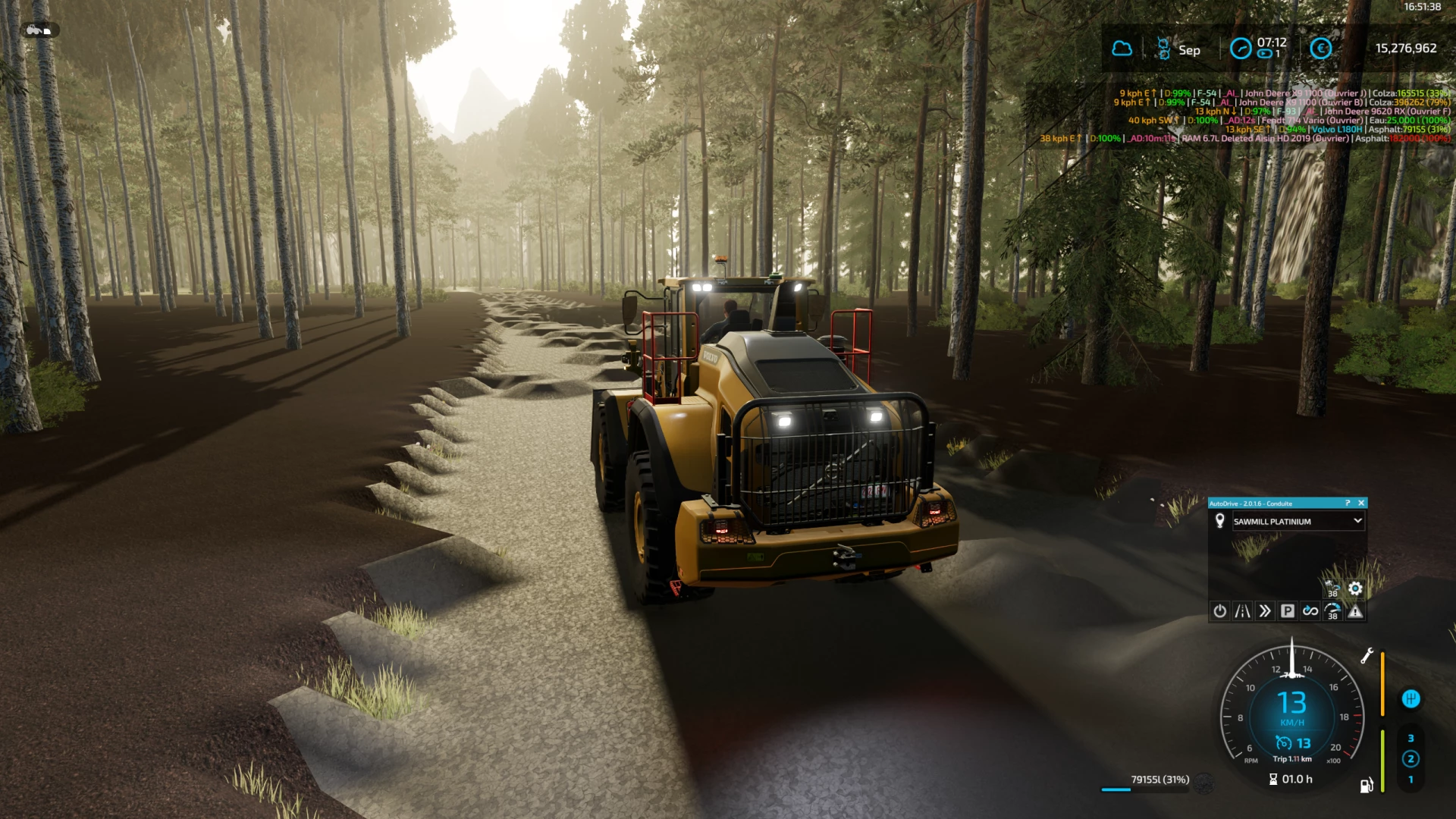The height and width of the screenshot is (819, 1456).
Task: Toggle the field speed 38 setting
Action: click(x=1332, y=588)
